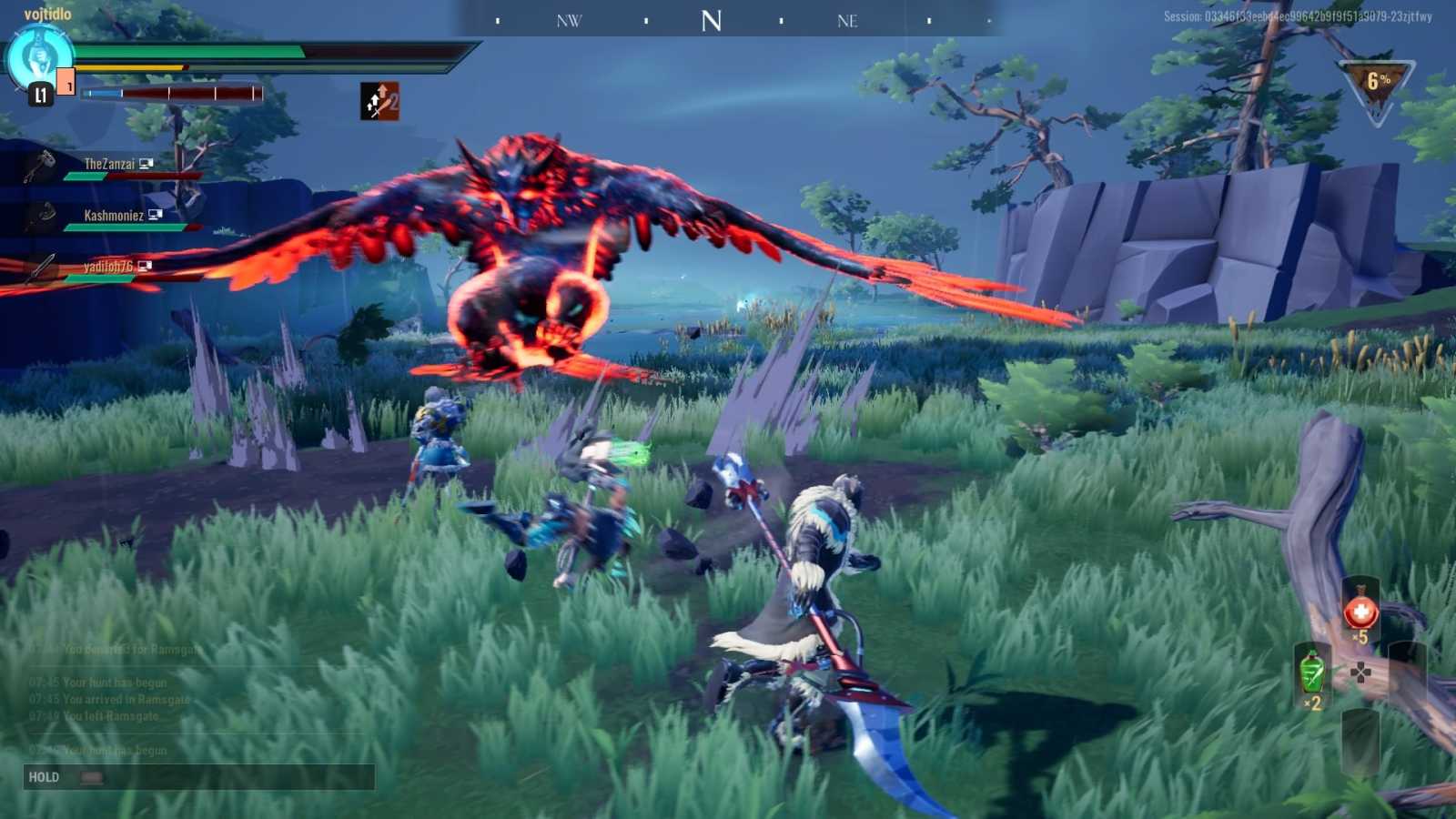Image resolution: width=1456 pixels, height=819 pixels.
Task: Click the L1 lantern ability icon
Action: tap(40, 95)
